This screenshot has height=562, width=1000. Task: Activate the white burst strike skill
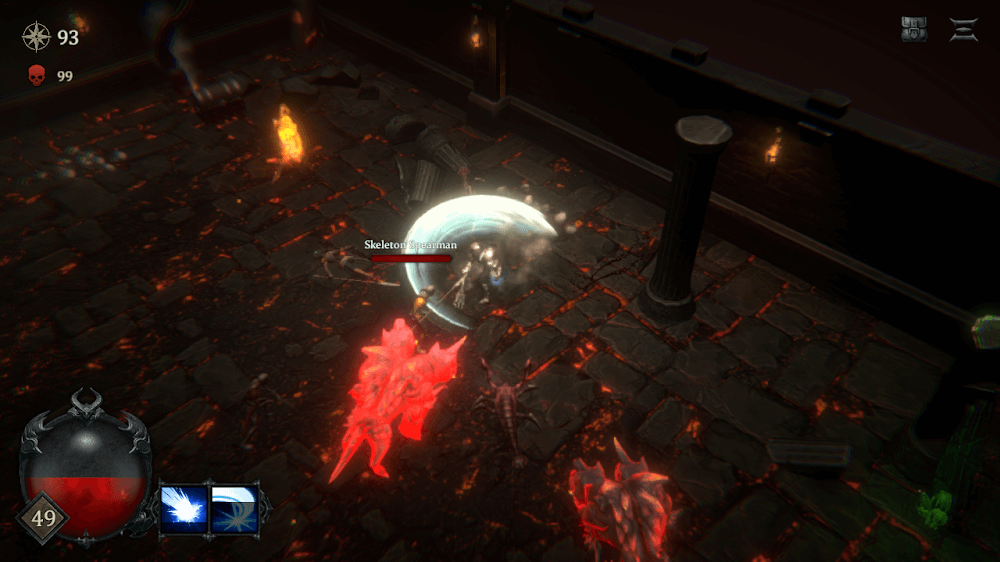pos(184,507)
